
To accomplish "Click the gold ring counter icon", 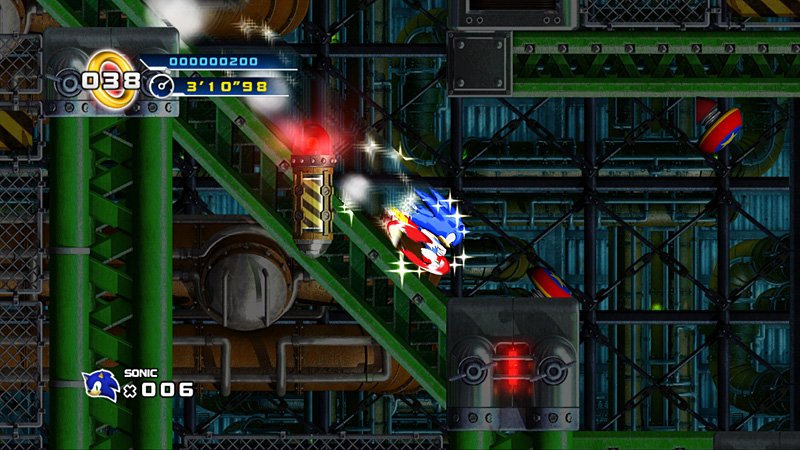I will 113,78.
